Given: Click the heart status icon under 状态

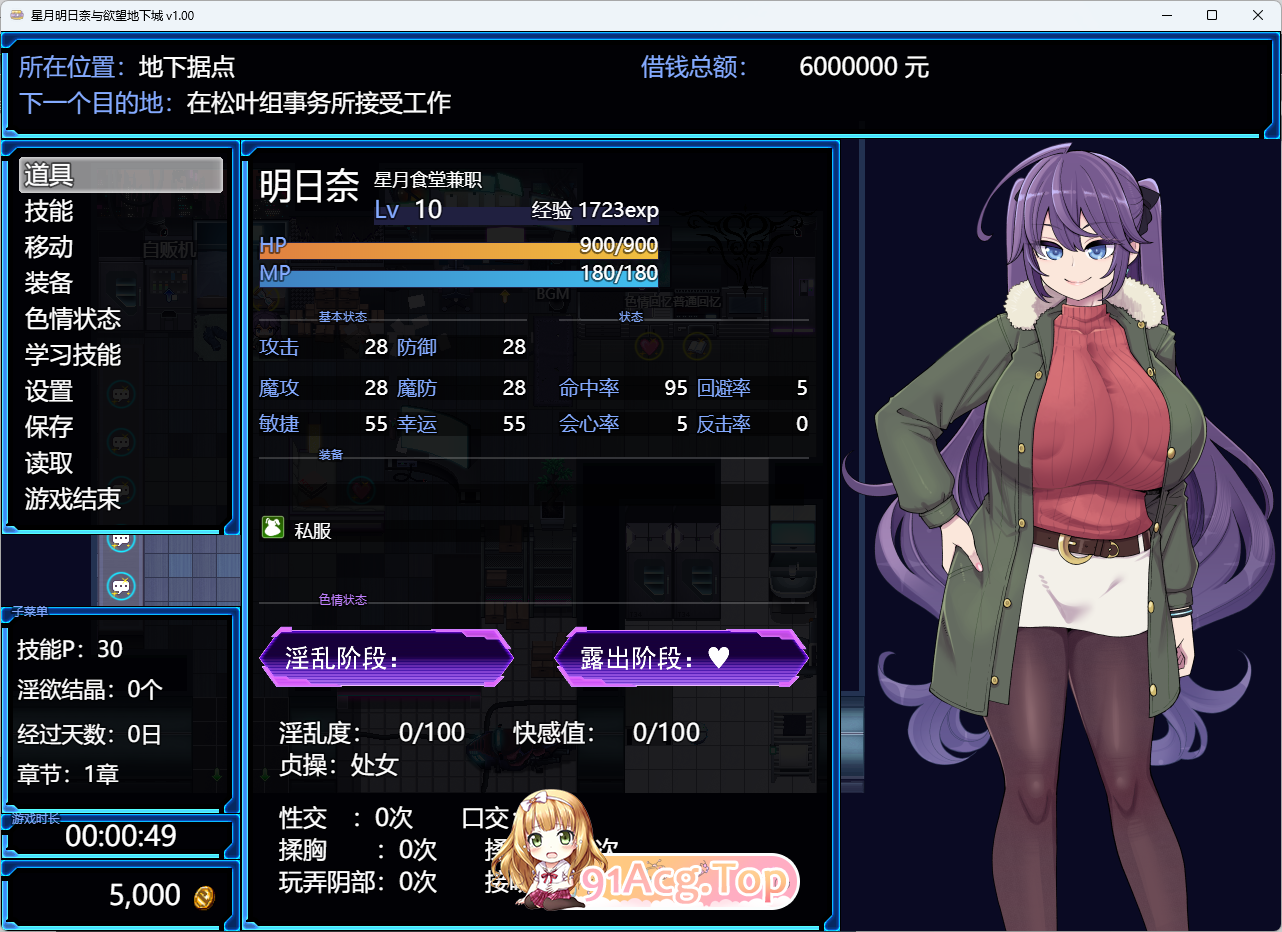Looking at the screenshot, I should click(x=648, y=345).
